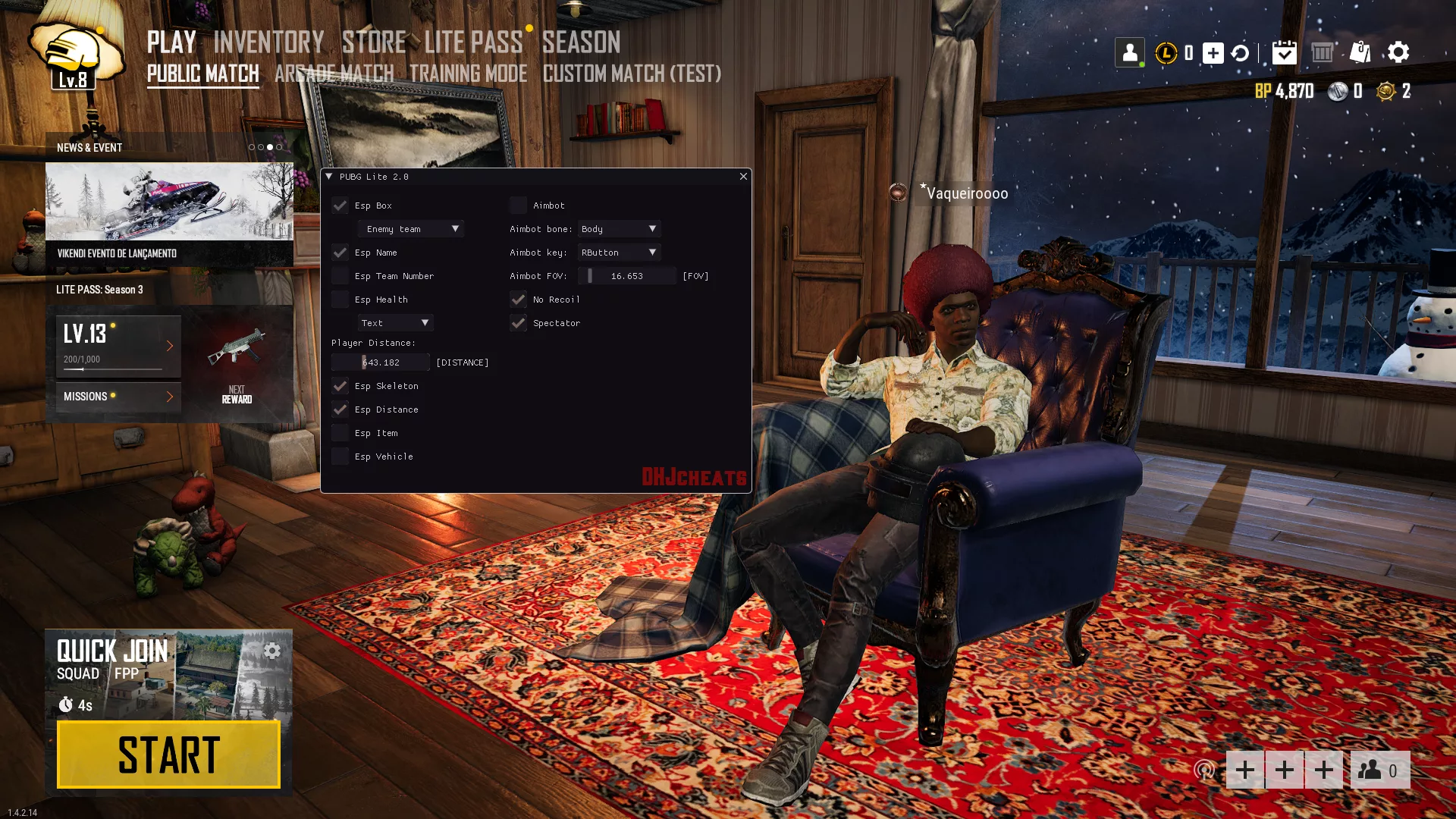The height and width of the screenshot is (819, 1456).
Task: Open the profile icon in the top bar
Action: tap(1129, 52)
